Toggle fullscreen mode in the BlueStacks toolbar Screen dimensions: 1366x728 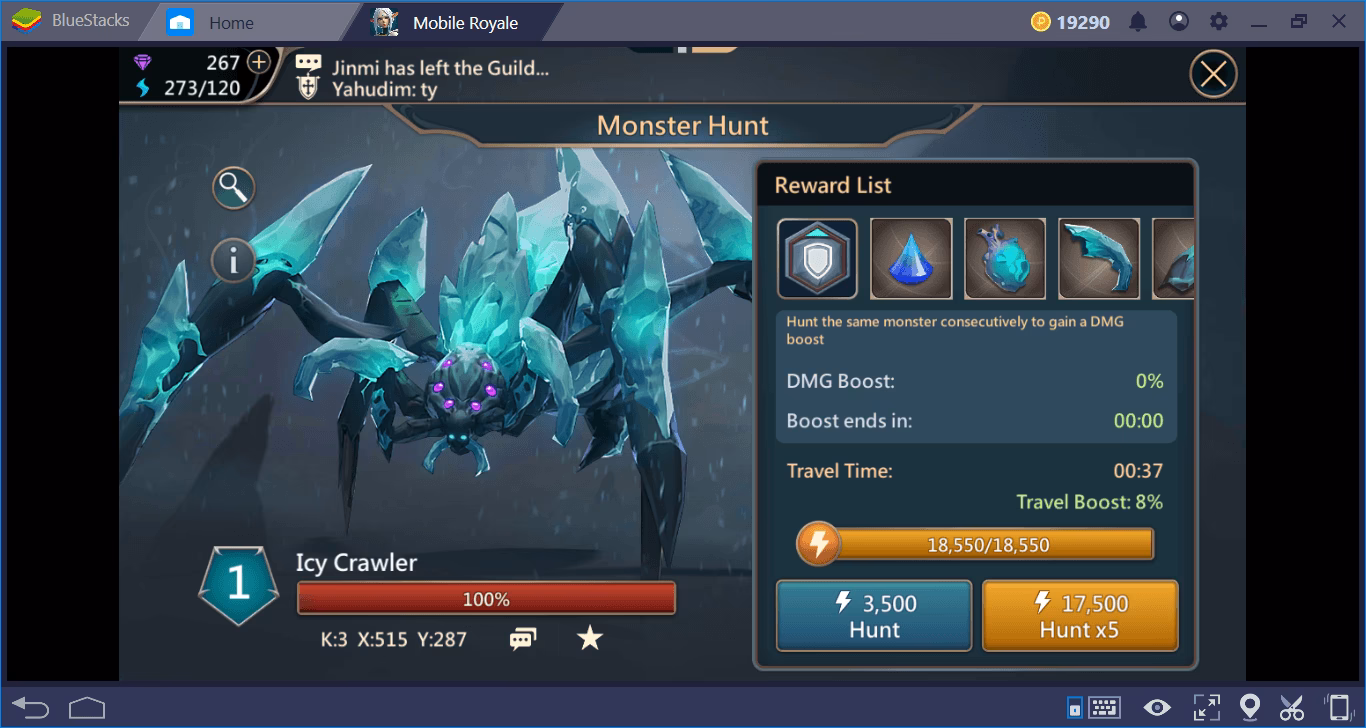[x=1206, y=709]
